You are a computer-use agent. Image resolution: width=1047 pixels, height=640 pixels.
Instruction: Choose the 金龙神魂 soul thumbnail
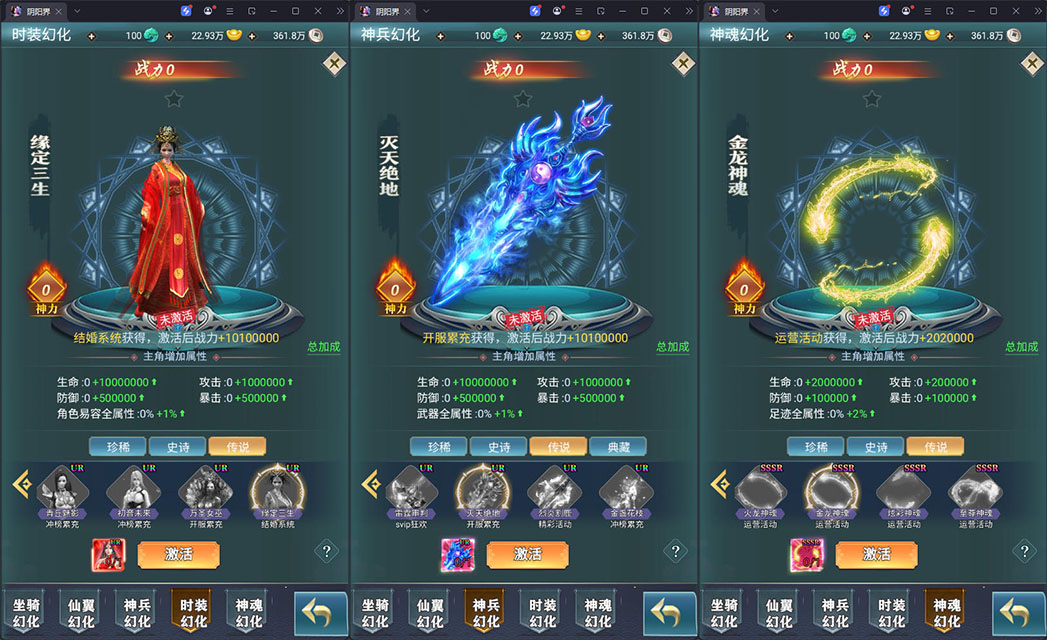click(832, 492)
